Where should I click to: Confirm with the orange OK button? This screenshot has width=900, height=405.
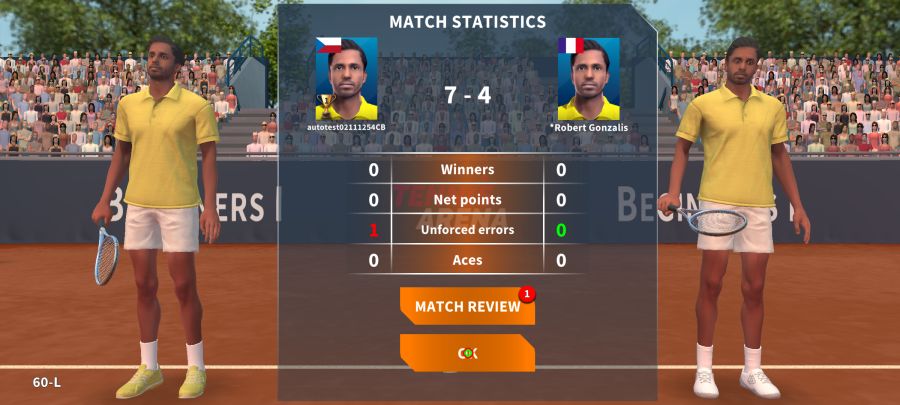(x=467, y=352)
